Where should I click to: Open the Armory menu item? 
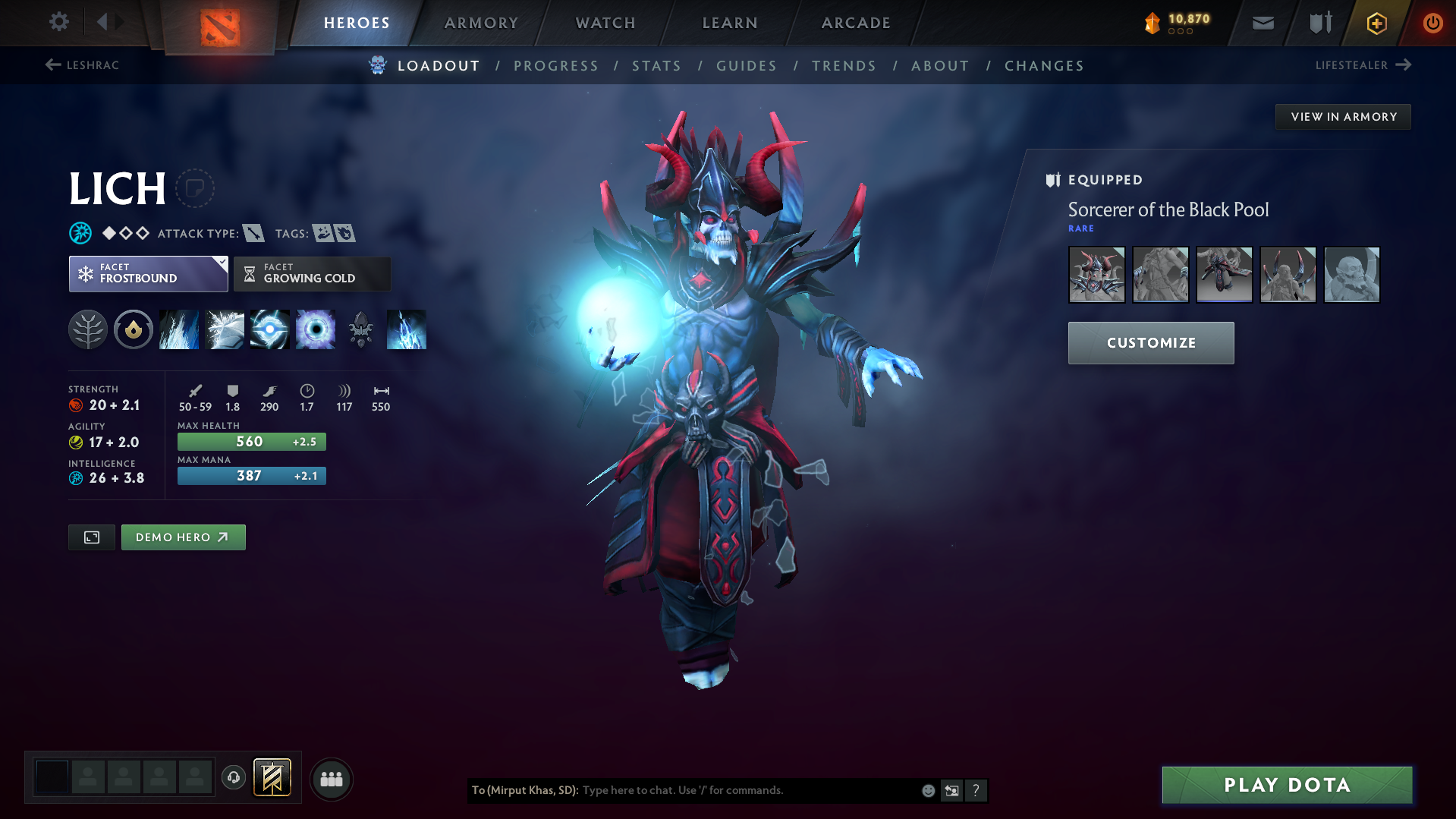click(481, 23)
